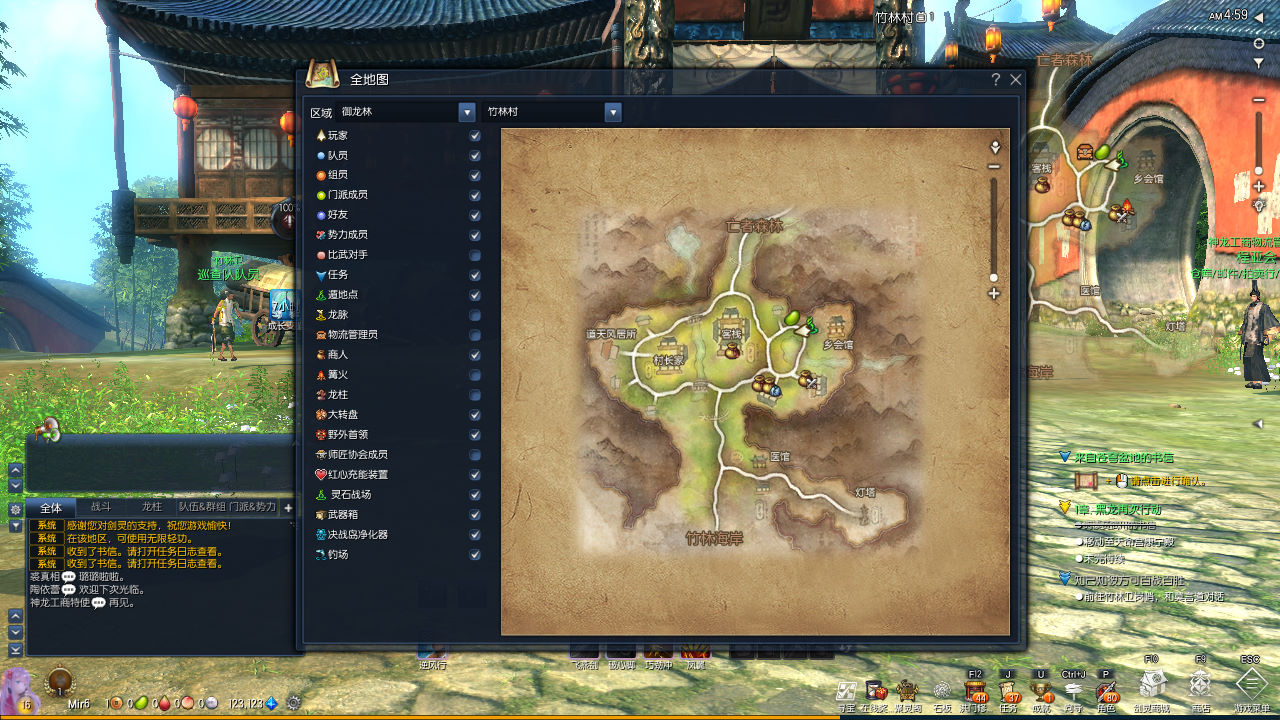The width and height of the screenshot is (1280, 720).
Task: Open the 角色 character sheet icon
Action: point(1105,690)
